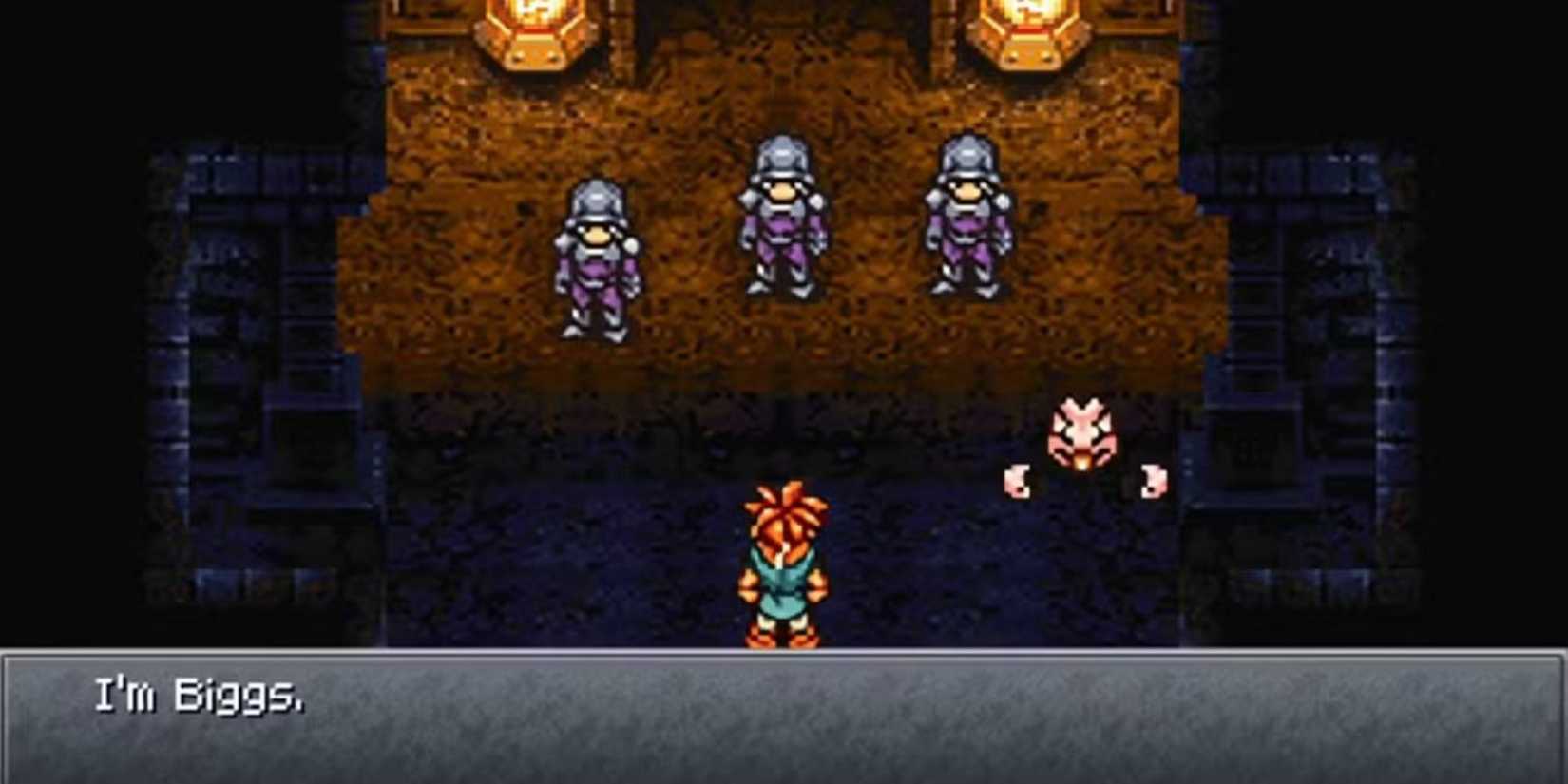This screenshot has height=784, width=1568.
Task: Click the small pink orb left of the creature
Action: [x=1019, y=480]
